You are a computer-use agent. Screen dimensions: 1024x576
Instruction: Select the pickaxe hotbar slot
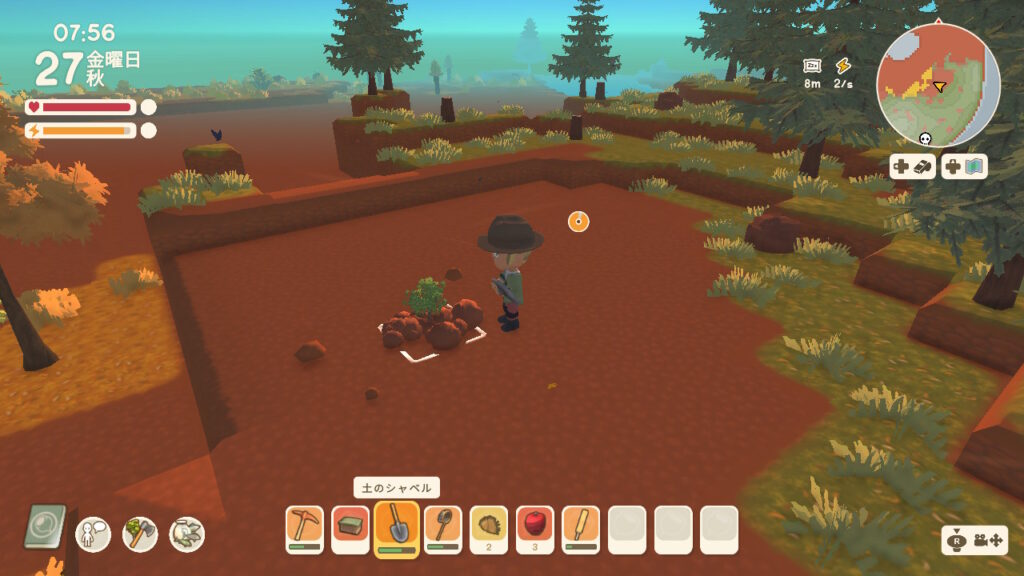click(304, 528)
